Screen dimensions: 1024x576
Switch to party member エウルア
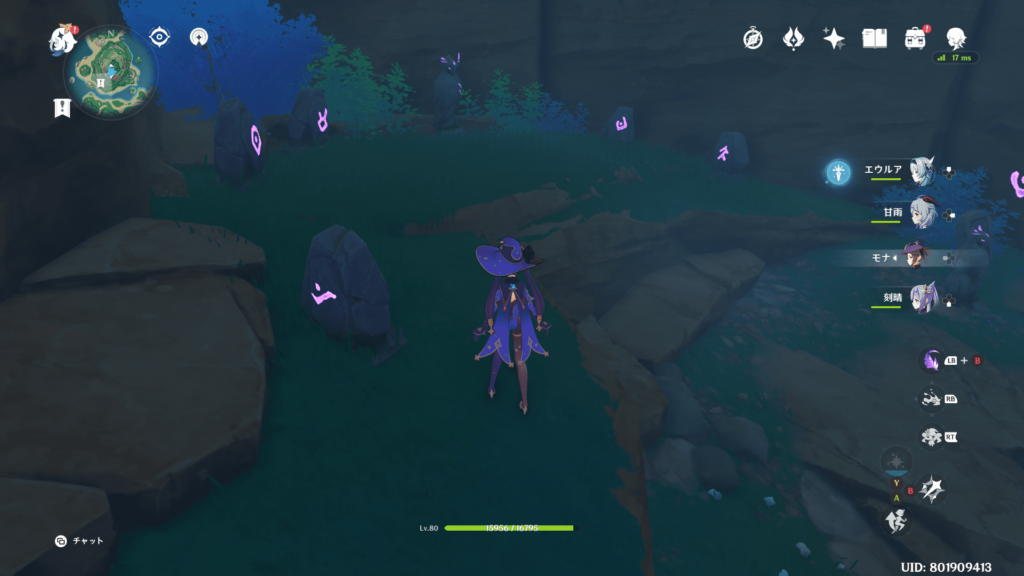(921, 172)
